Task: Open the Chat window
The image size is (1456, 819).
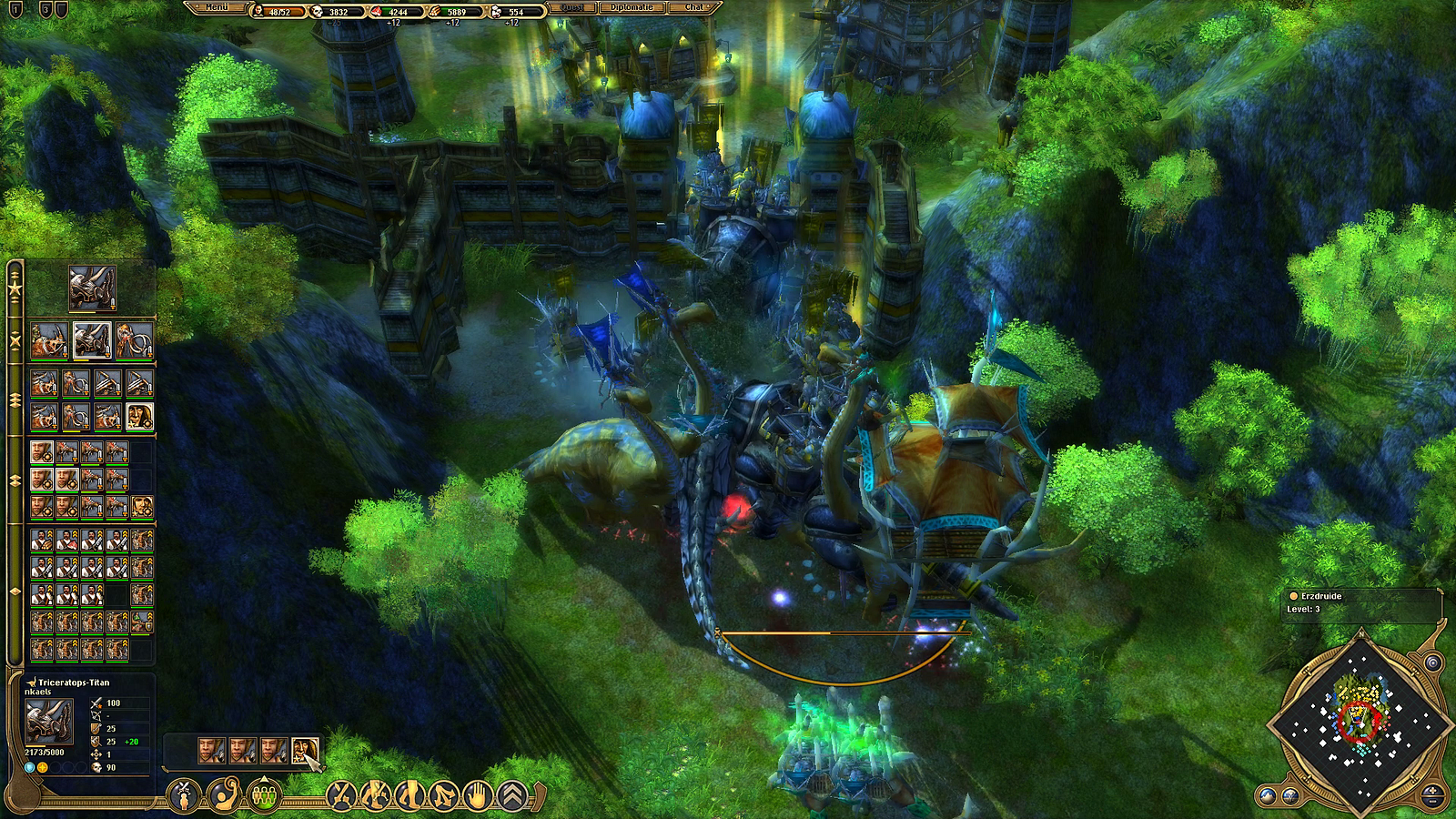Action: point(694,7)
